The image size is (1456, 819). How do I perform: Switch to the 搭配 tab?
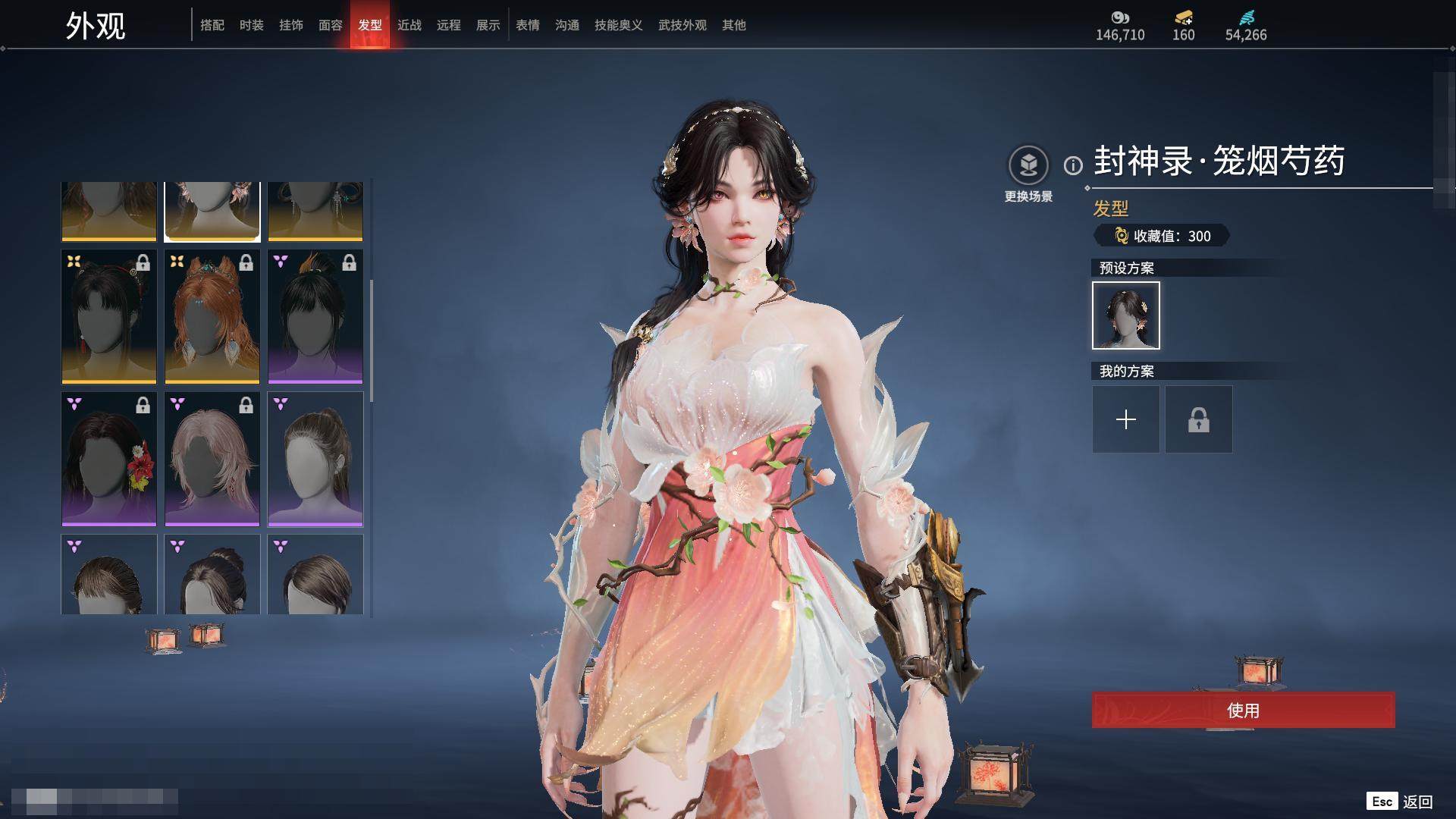(x=212, y=25)
